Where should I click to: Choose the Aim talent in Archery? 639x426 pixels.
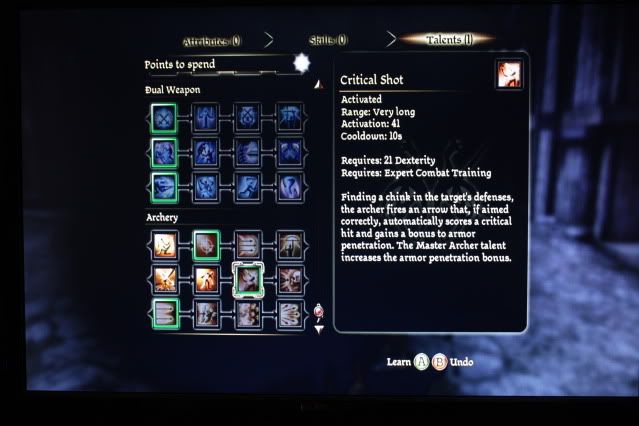pyautogui.click(x=205, y=244)
